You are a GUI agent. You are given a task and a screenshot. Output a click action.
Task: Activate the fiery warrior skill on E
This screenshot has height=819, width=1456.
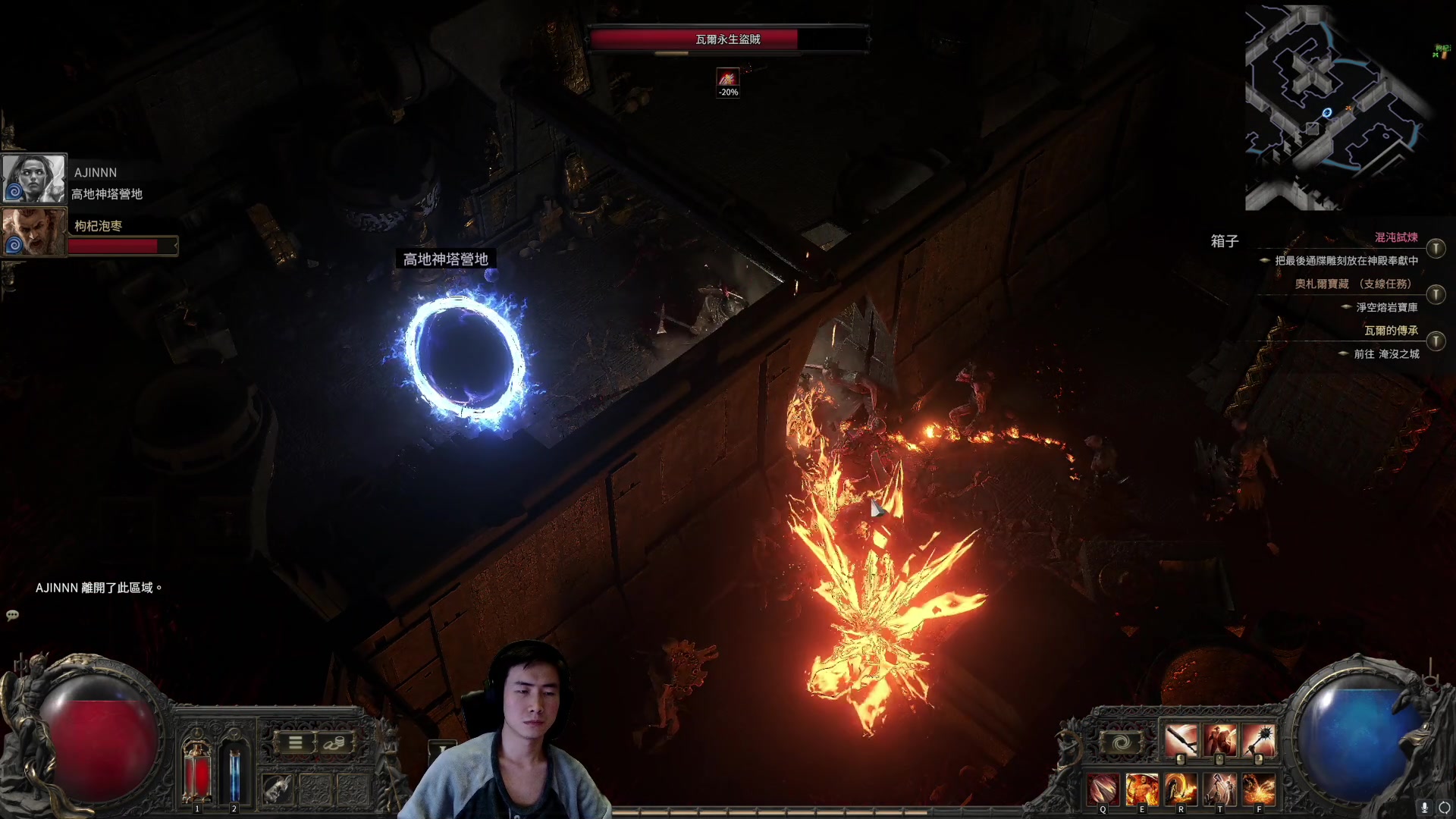(x=1141, y=790)
